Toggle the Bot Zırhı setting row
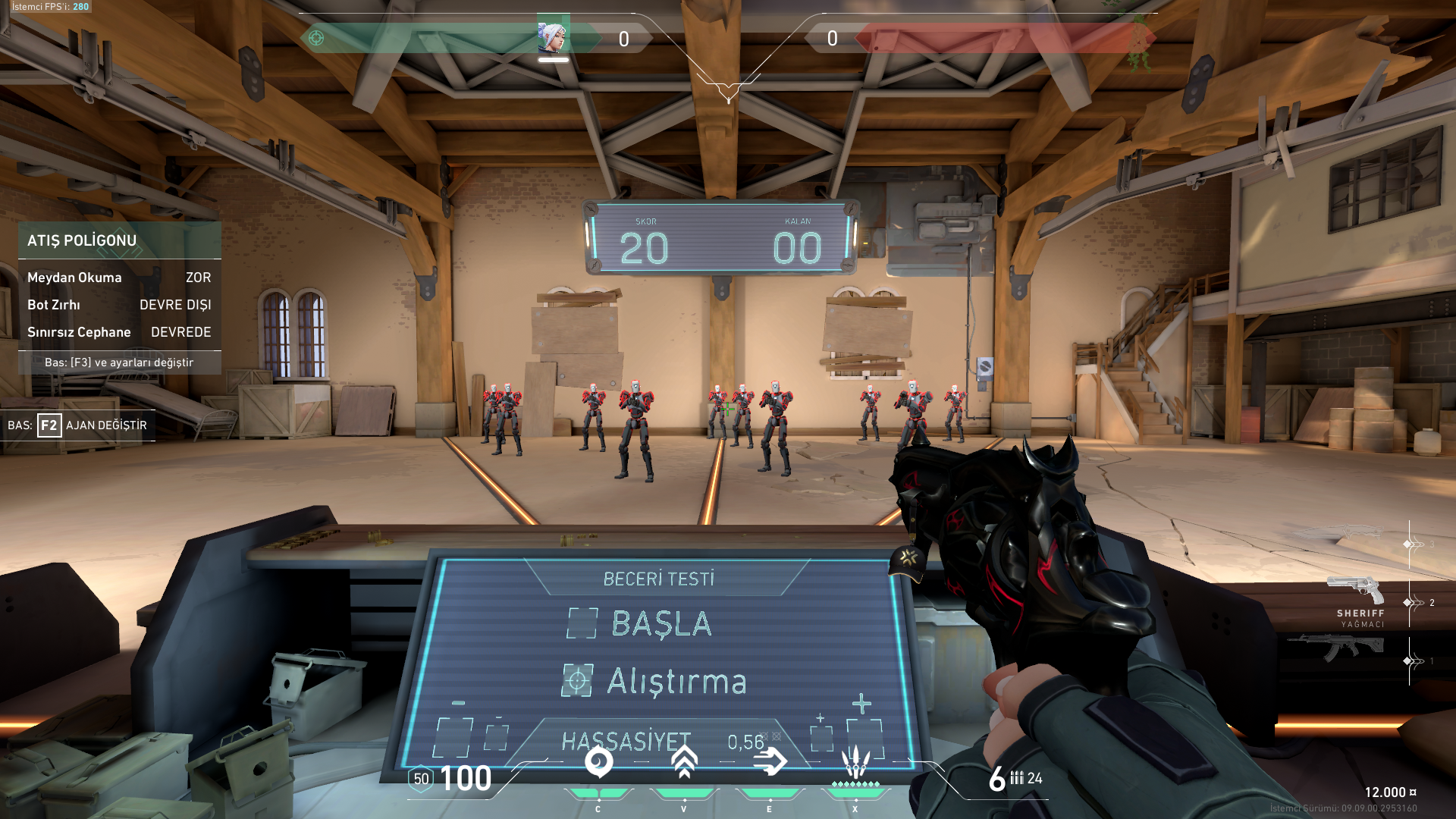The width and height of the screenshot is (1456, 819). [x=119, y=305]
